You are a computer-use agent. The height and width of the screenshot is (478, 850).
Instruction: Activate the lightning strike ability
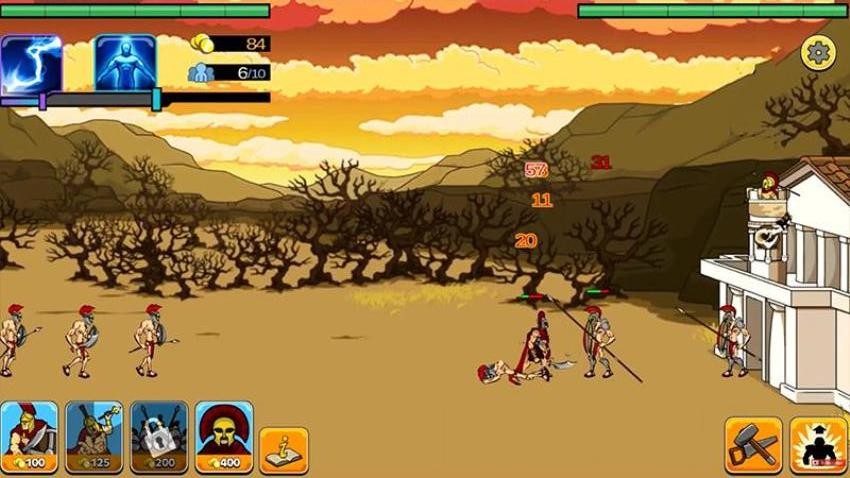tap(31, 63)
